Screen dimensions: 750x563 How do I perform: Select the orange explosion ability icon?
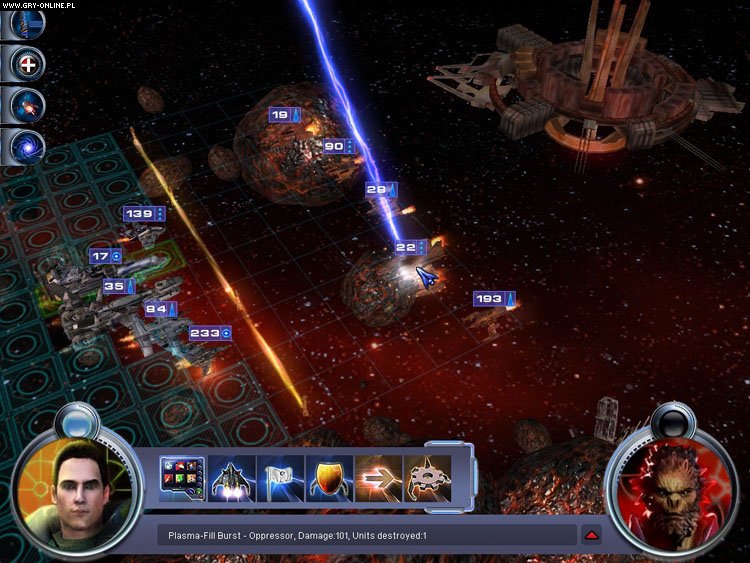click(27, 105)
